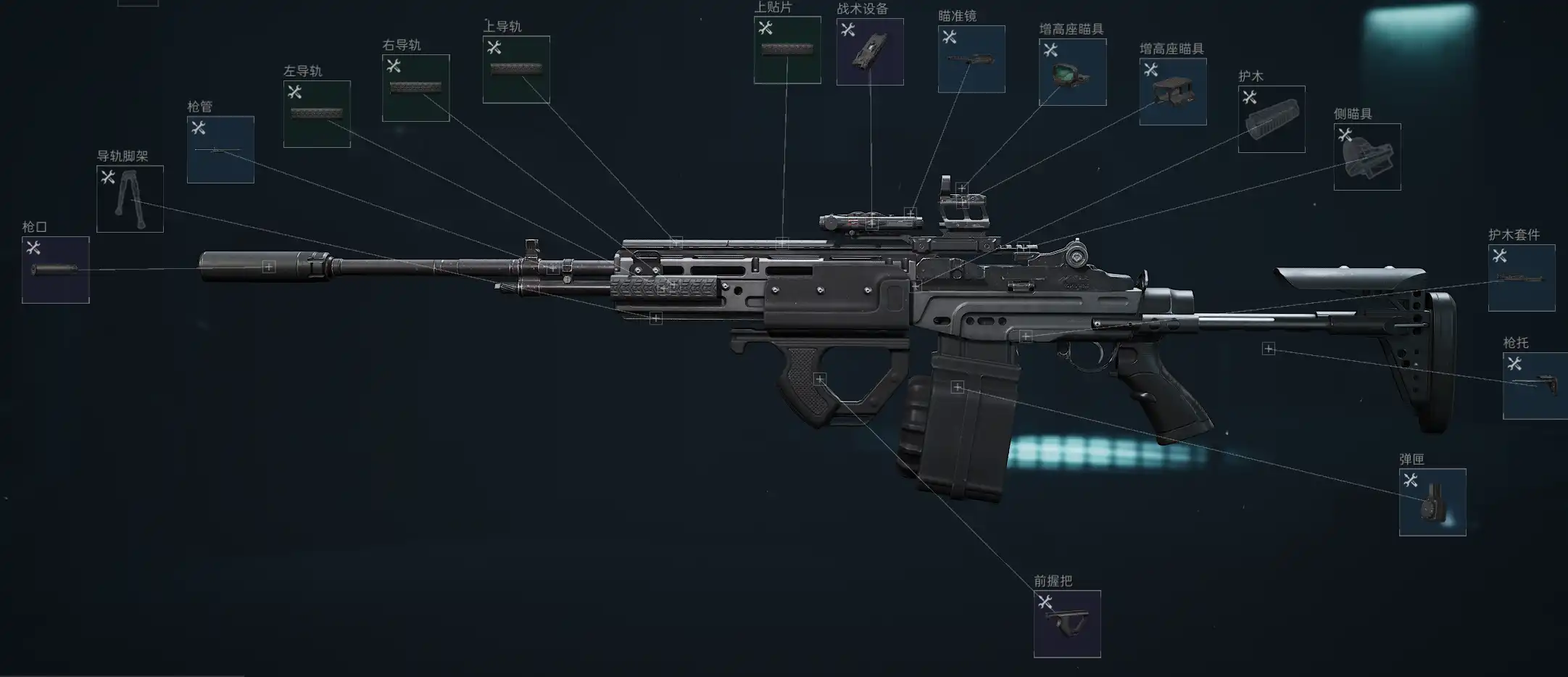
Task: Open the 战术设备 tactical device slot
Action: pos(870,51)
